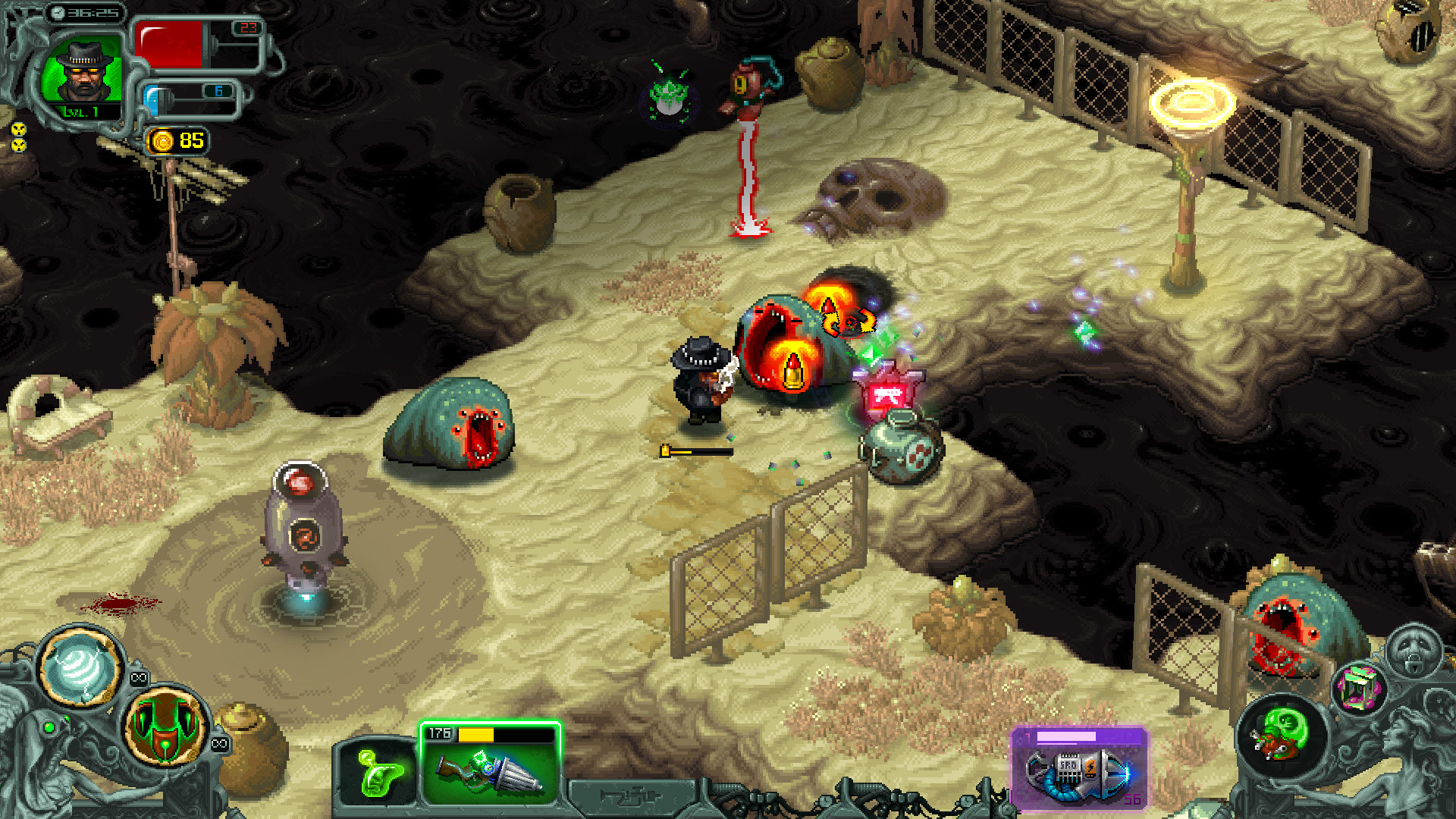Click the infinity ammo indicator beside the tornado orb
1456x819 pixels.
(139, 676)
